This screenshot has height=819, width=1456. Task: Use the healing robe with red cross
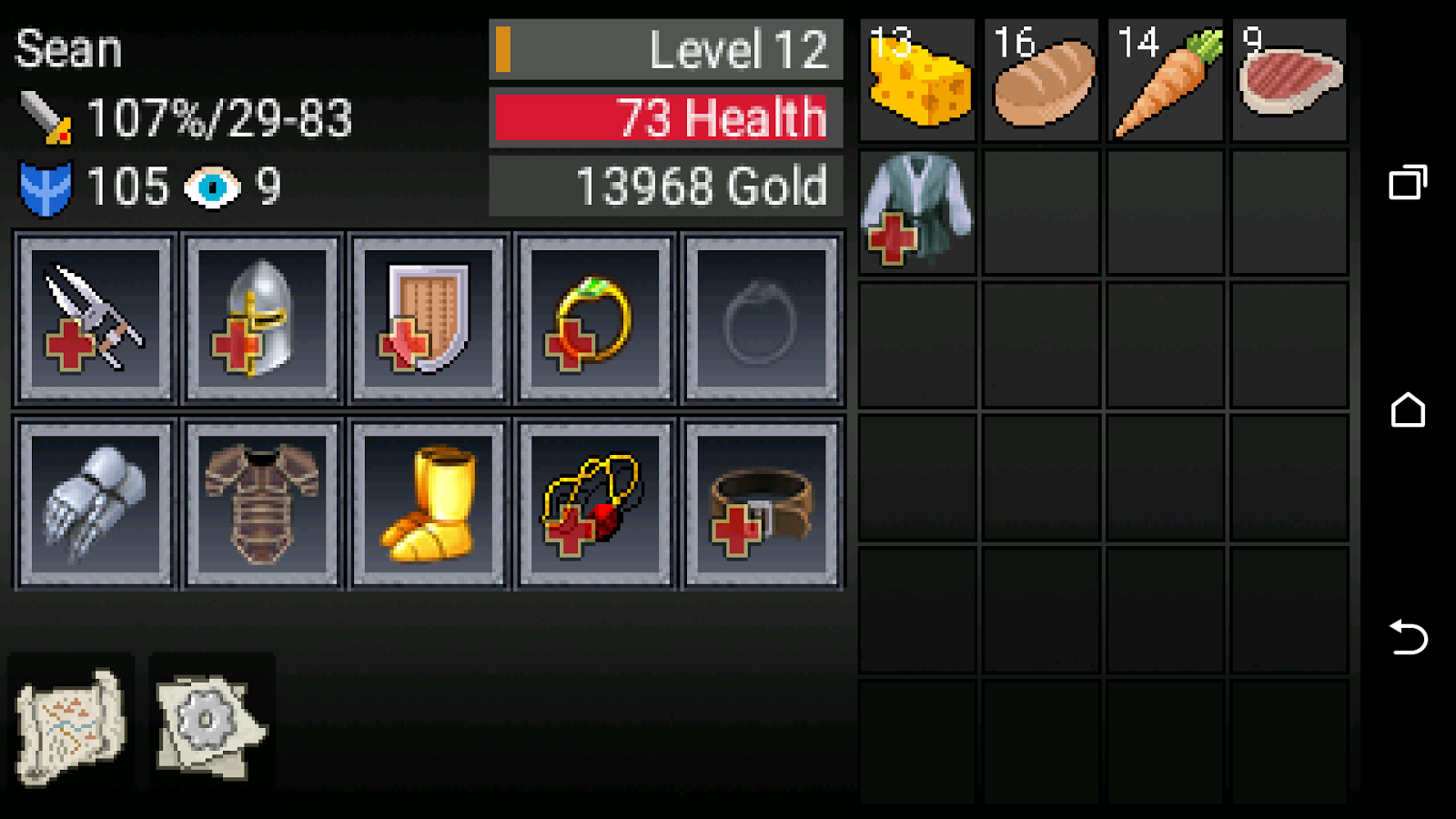(916, 209)
